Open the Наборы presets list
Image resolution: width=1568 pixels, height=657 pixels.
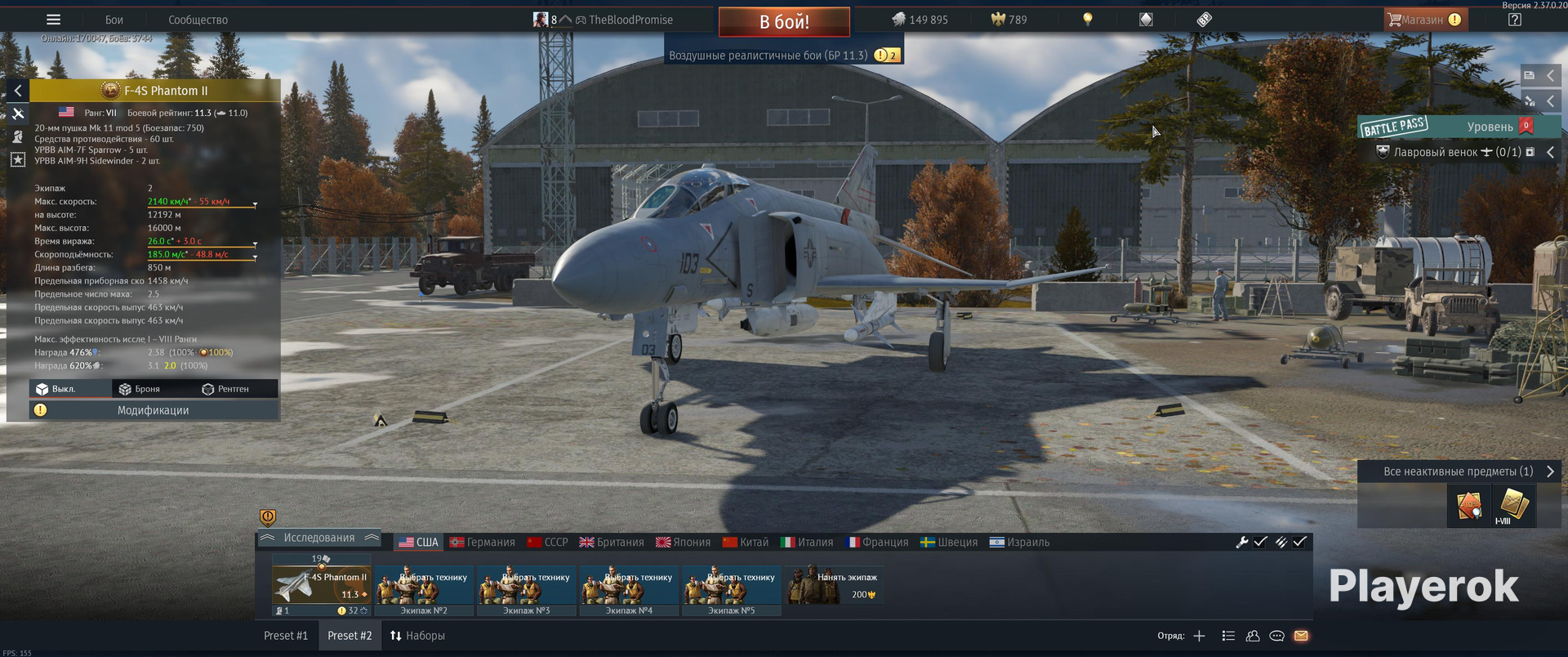(x=417, y=636)
